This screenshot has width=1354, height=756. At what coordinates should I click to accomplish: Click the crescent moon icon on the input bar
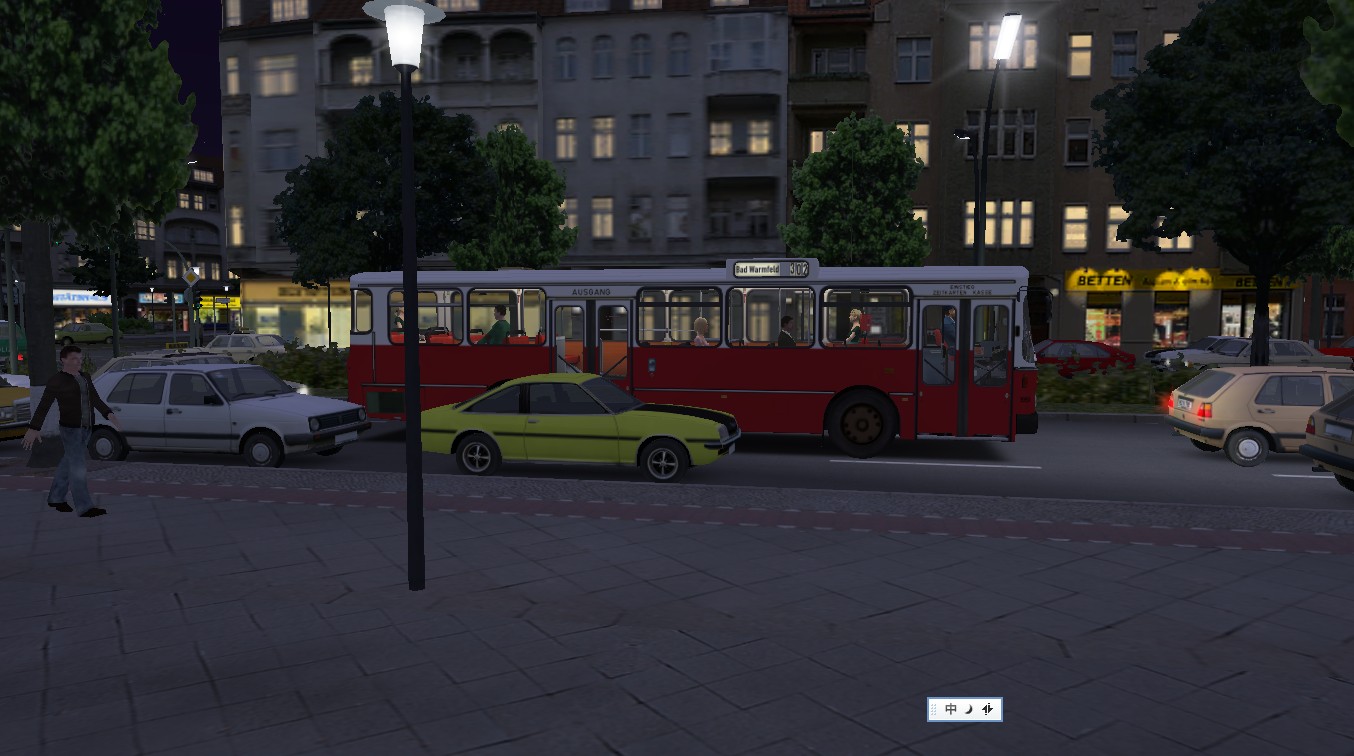coord(968,709)
